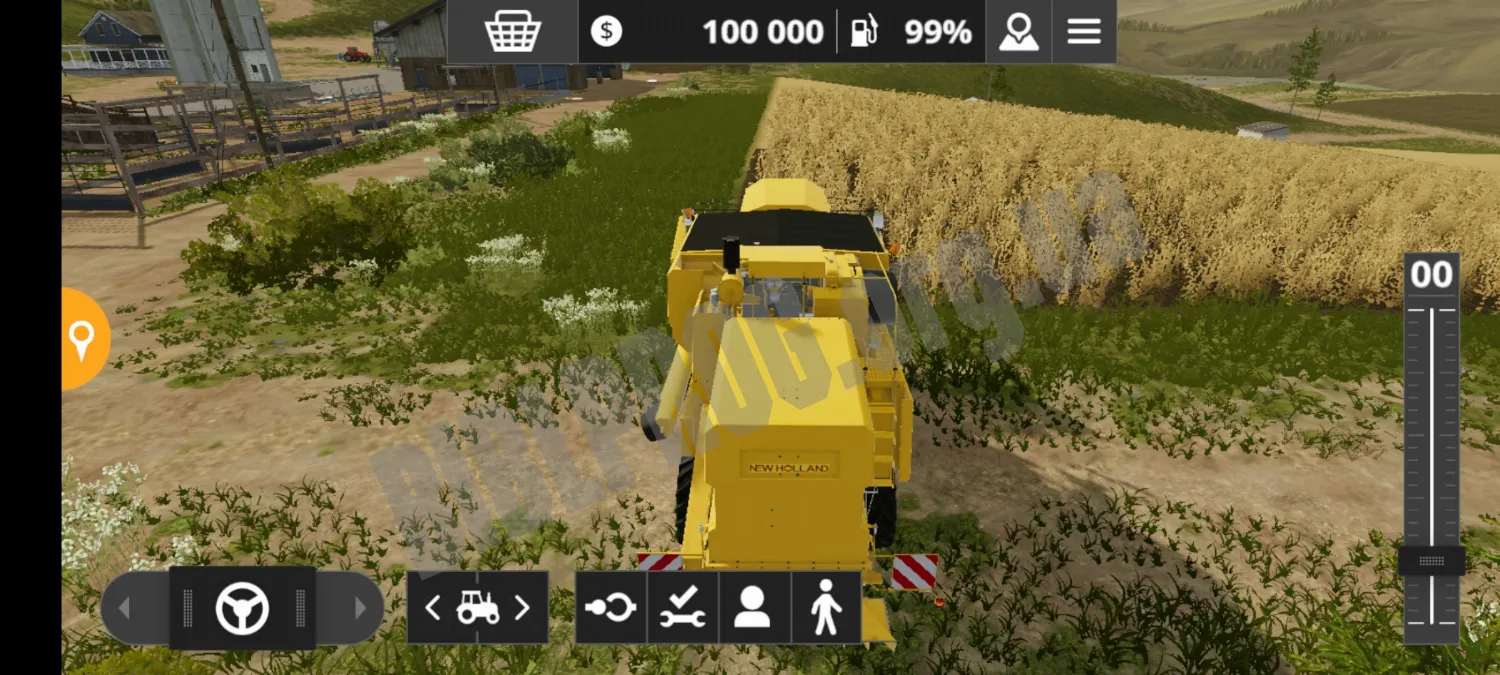Switch to the next vehicle
This screenshot has height=675, width=1500.
point(522,608)
